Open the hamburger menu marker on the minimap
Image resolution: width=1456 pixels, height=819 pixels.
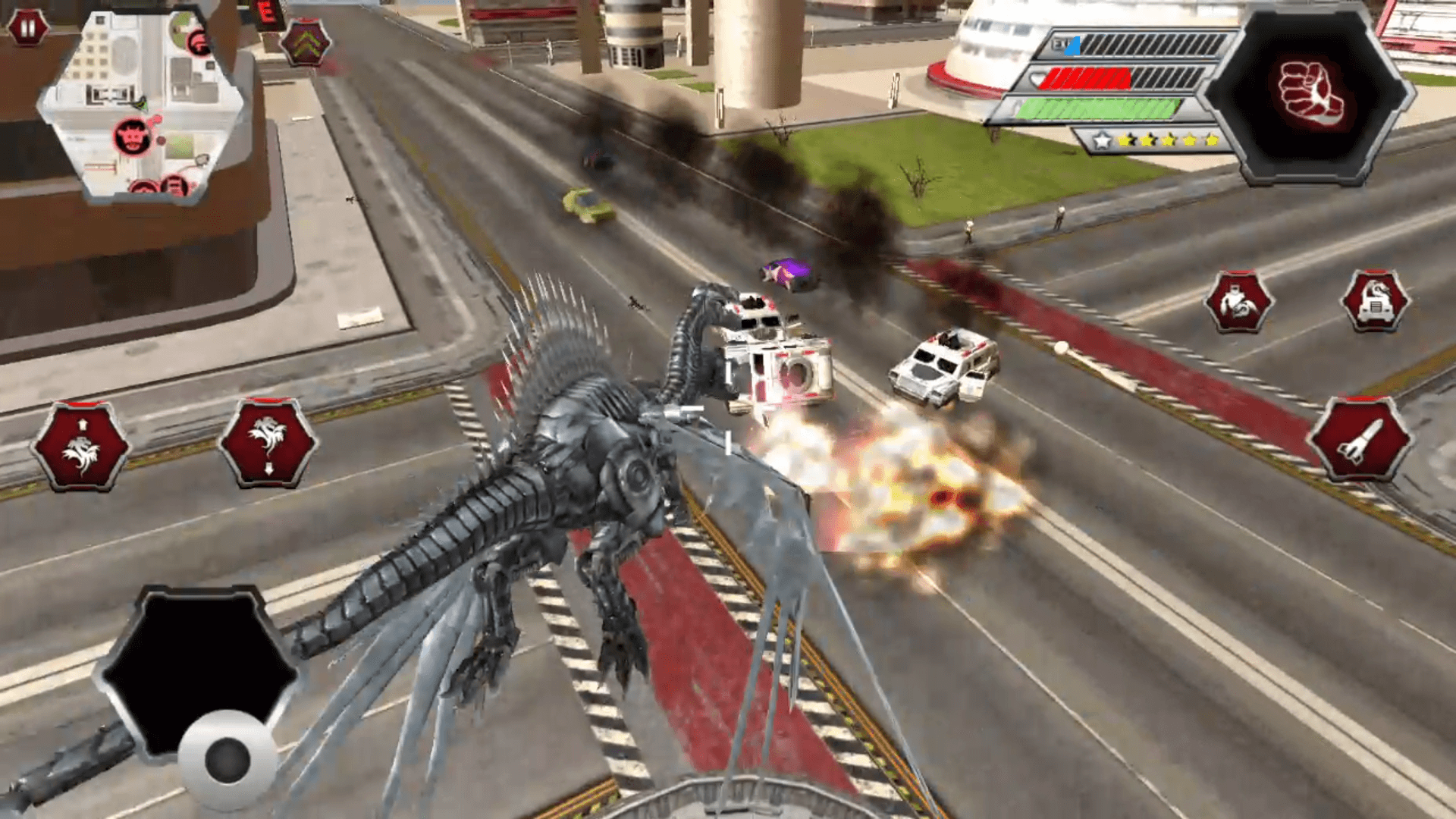click(174, 184)
